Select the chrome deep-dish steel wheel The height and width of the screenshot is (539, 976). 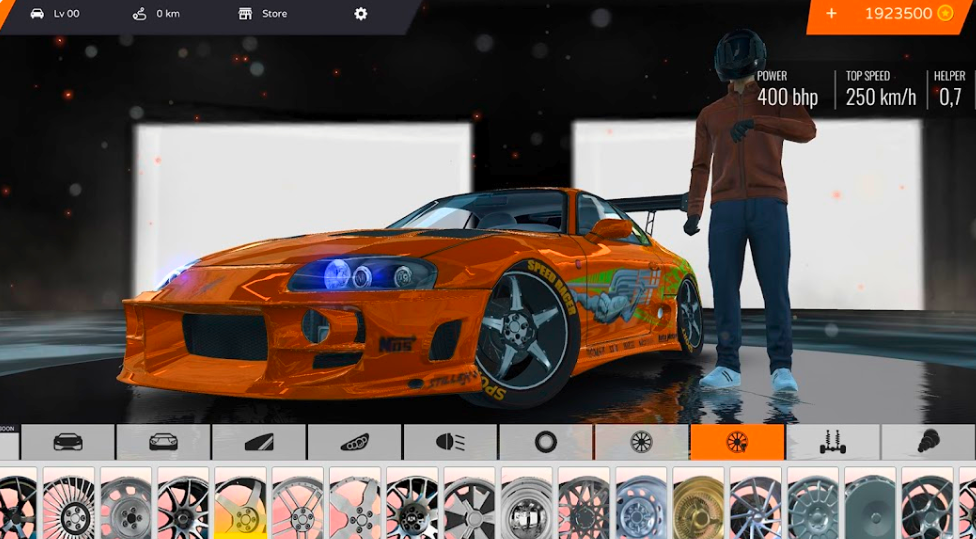[526, 505]
